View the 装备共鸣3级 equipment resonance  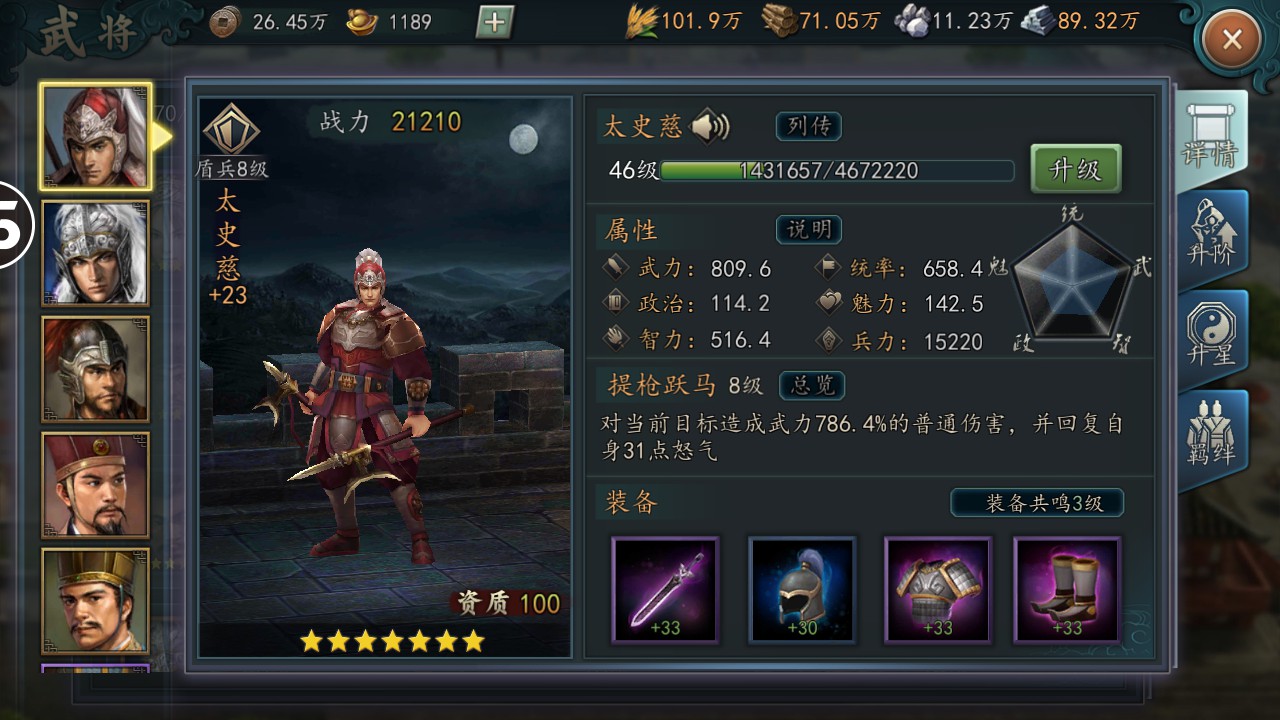(1037, 502)
